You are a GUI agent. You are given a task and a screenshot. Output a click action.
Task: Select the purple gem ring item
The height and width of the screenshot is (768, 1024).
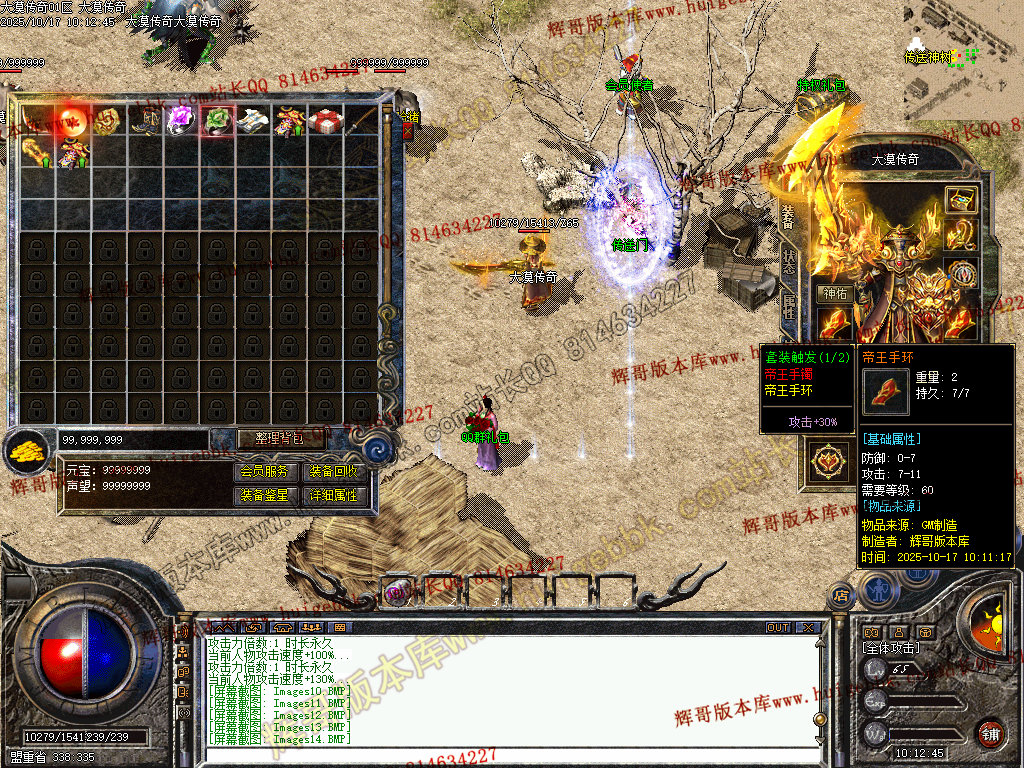click(181, 121)
